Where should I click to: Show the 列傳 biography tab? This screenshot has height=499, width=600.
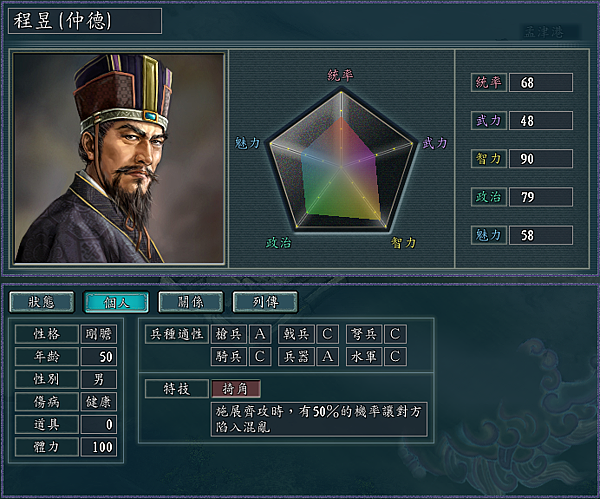[x=264, y=301]
